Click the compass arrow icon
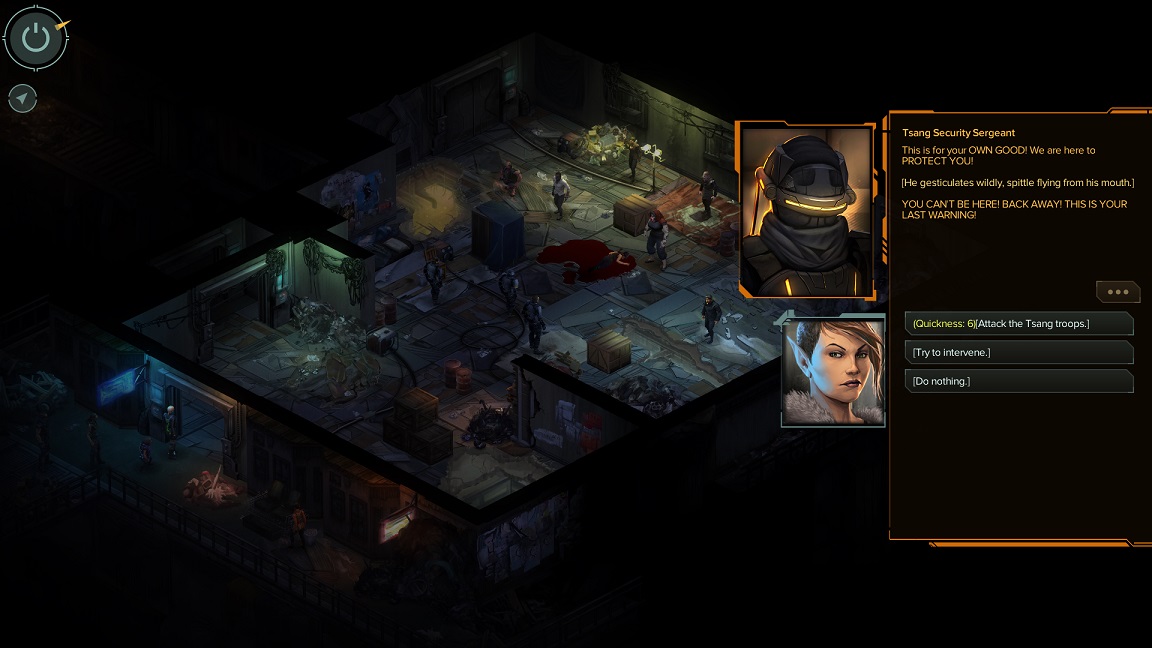This screenshot has height=648, width=1152. click(x=22, y=98)
